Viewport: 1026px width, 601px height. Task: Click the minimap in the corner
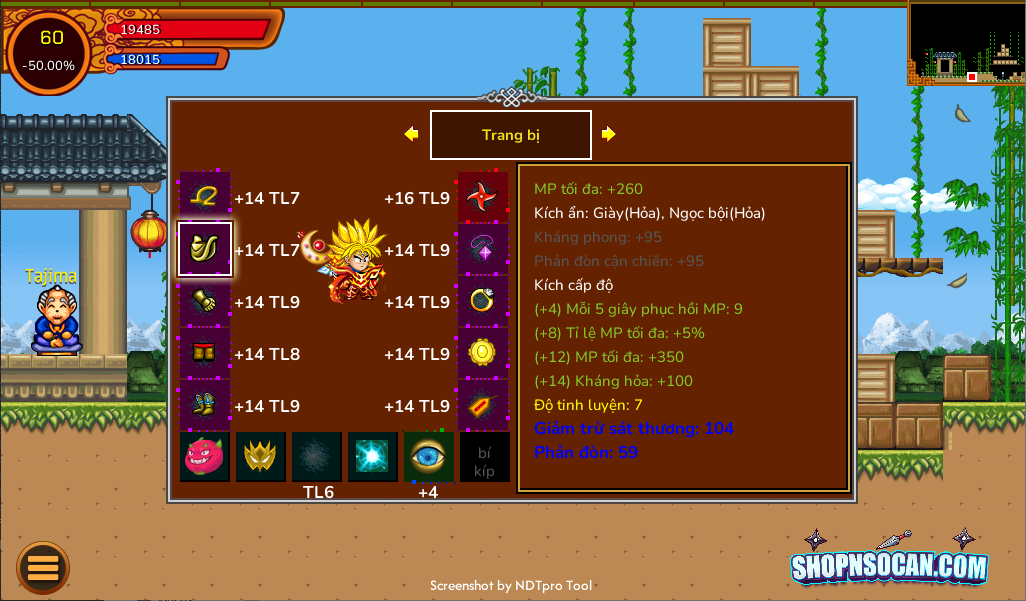point(965,43)
